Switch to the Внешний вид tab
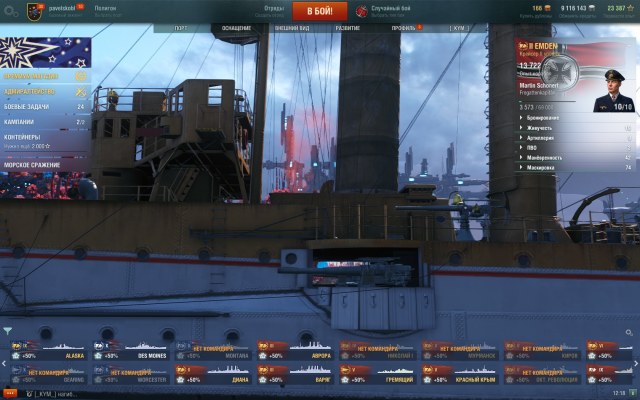Image resolution: width=640 pixels, height=400 pixels. point(292,28)
